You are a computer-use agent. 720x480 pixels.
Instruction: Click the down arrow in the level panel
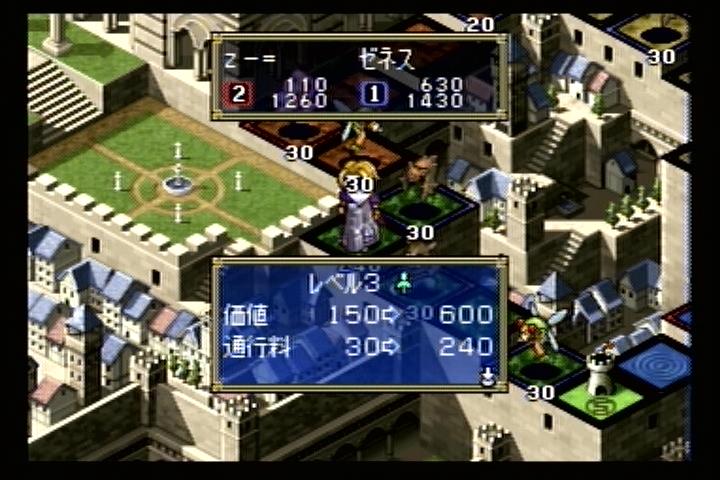488,377
